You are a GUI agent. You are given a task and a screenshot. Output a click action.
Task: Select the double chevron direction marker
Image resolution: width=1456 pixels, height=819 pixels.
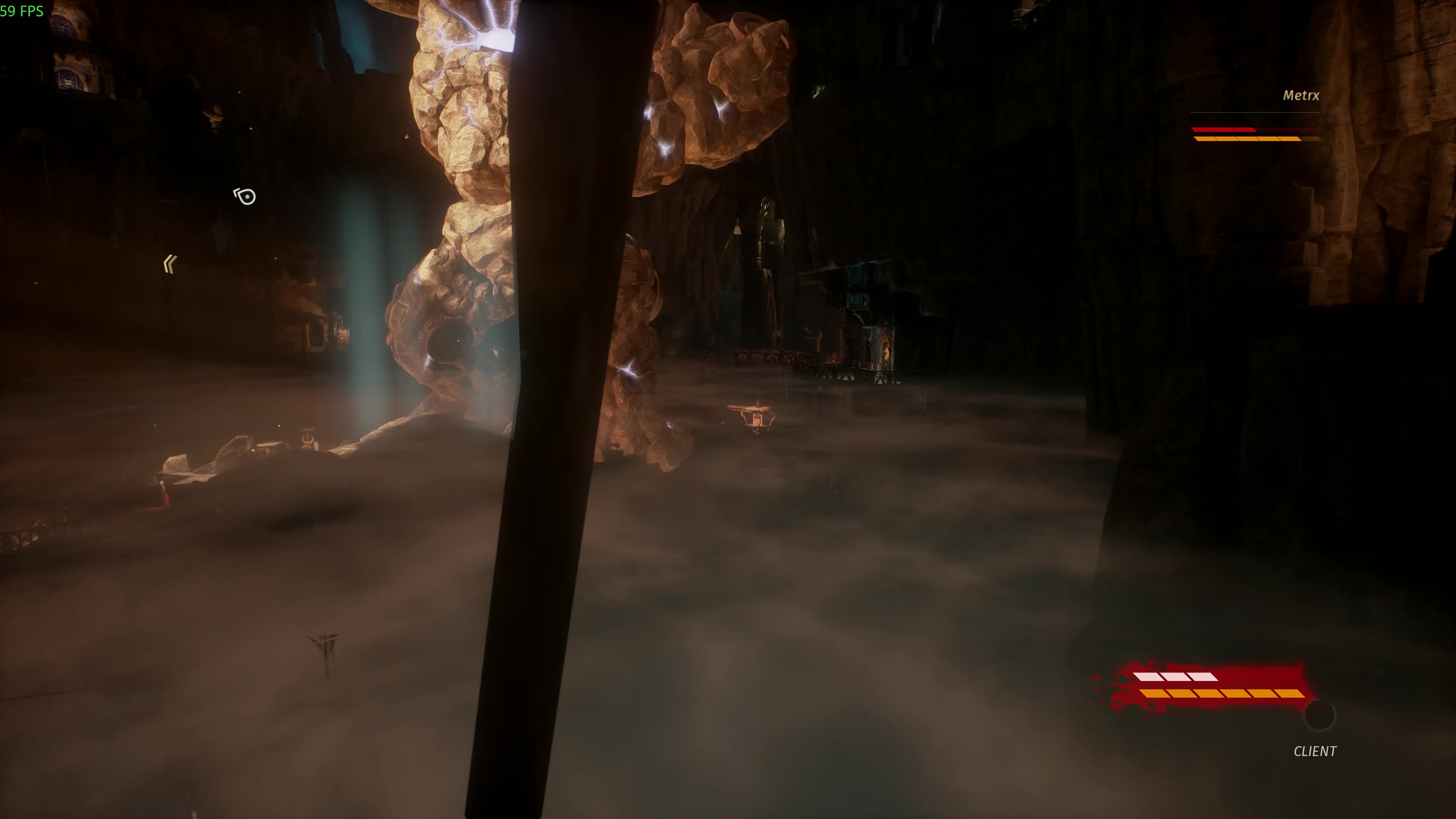click(x=170, y=264)
